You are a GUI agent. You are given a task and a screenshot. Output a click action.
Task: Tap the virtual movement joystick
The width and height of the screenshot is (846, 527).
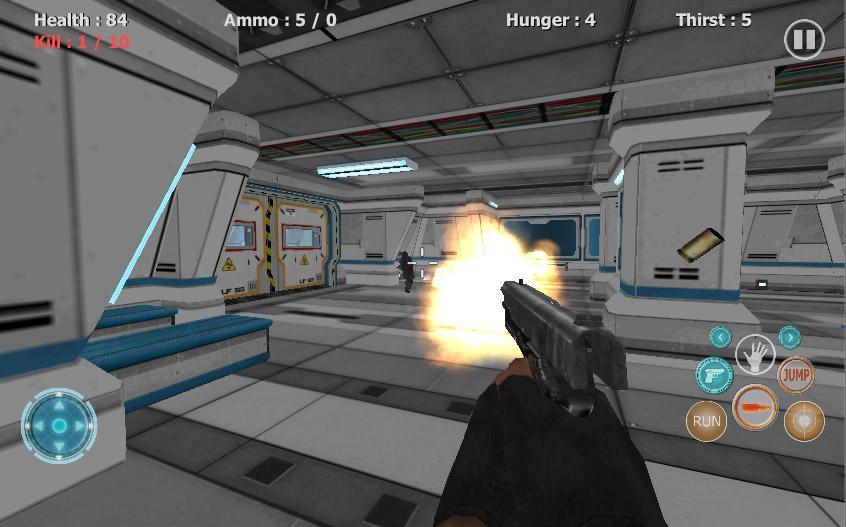point(59,425)
